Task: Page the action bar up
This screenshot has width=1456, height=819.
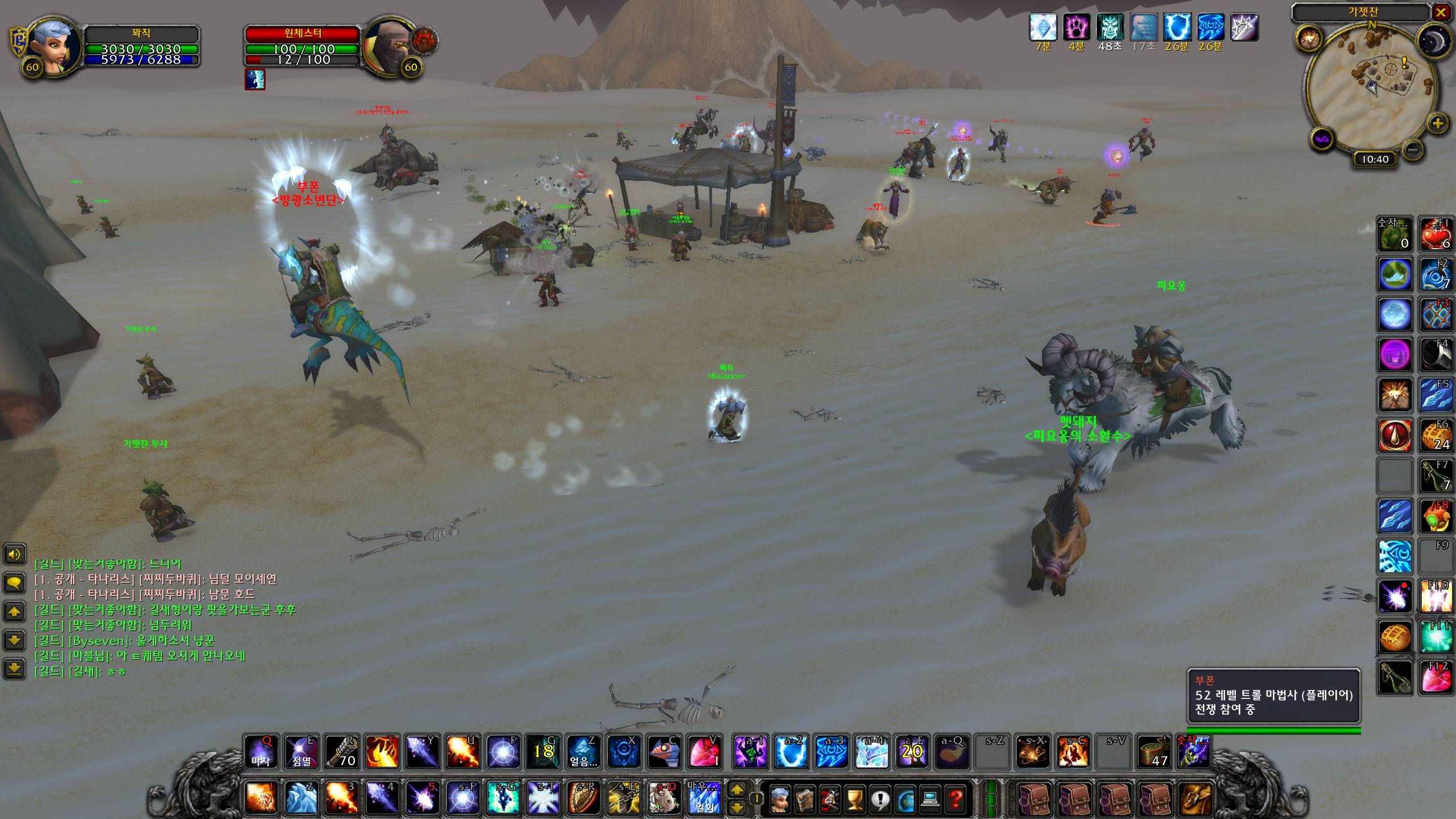Action: point(737,789)
